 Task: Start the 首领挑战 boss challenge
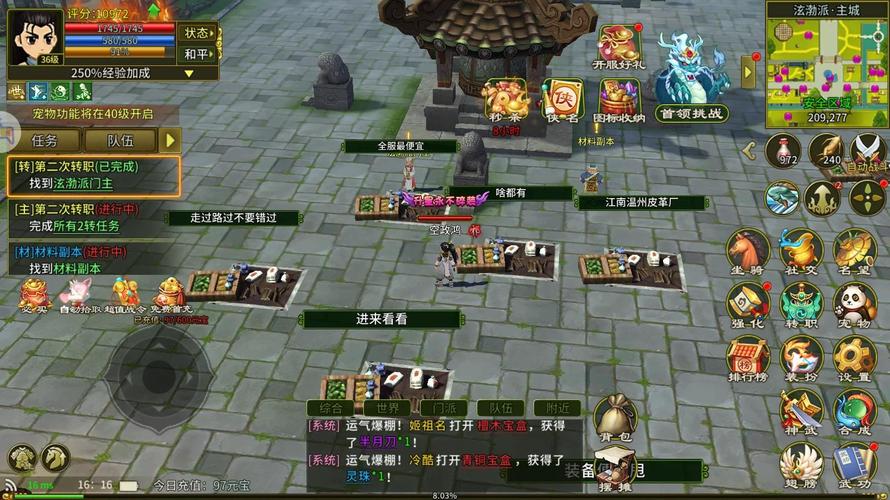pyautogui.click(x=691, y=82)
